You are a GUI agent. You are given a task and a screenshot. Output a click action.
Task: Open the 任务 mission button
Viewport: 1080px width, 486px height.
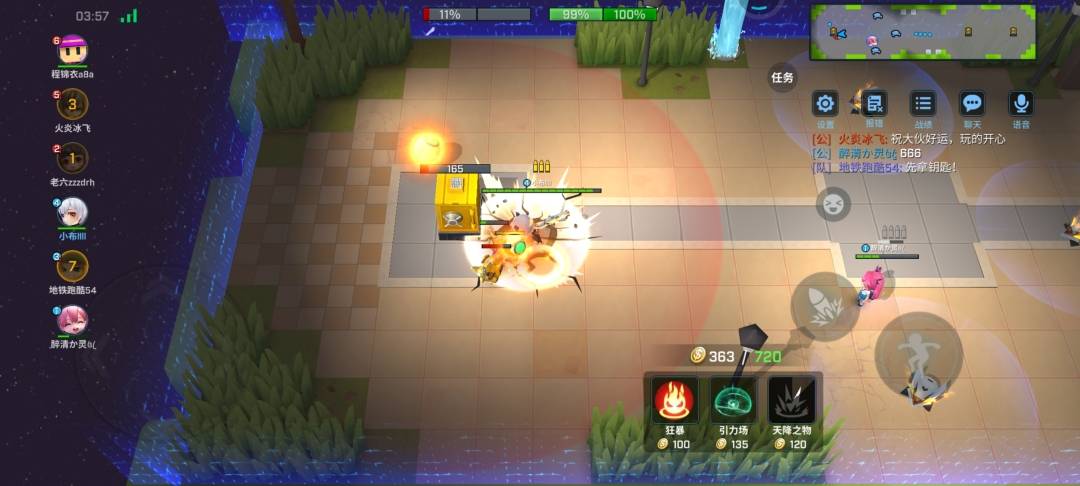point(782,77)
